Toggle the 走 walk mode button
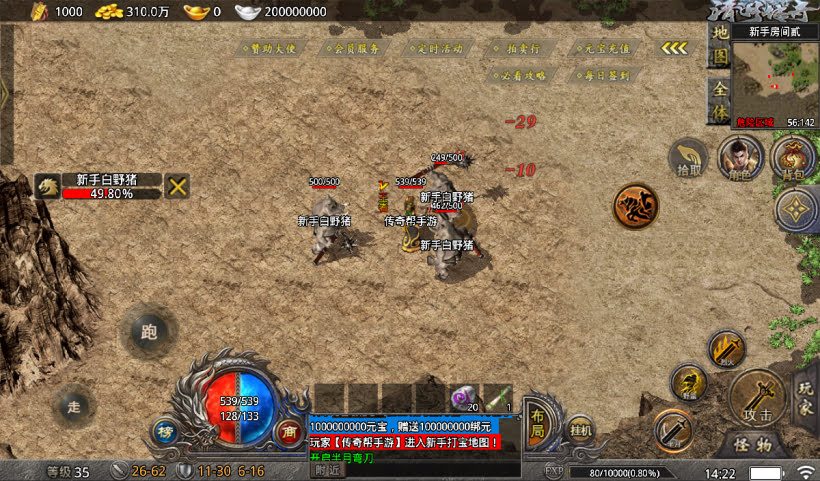The width and height of the screenshot is (820, 481). 73,405
